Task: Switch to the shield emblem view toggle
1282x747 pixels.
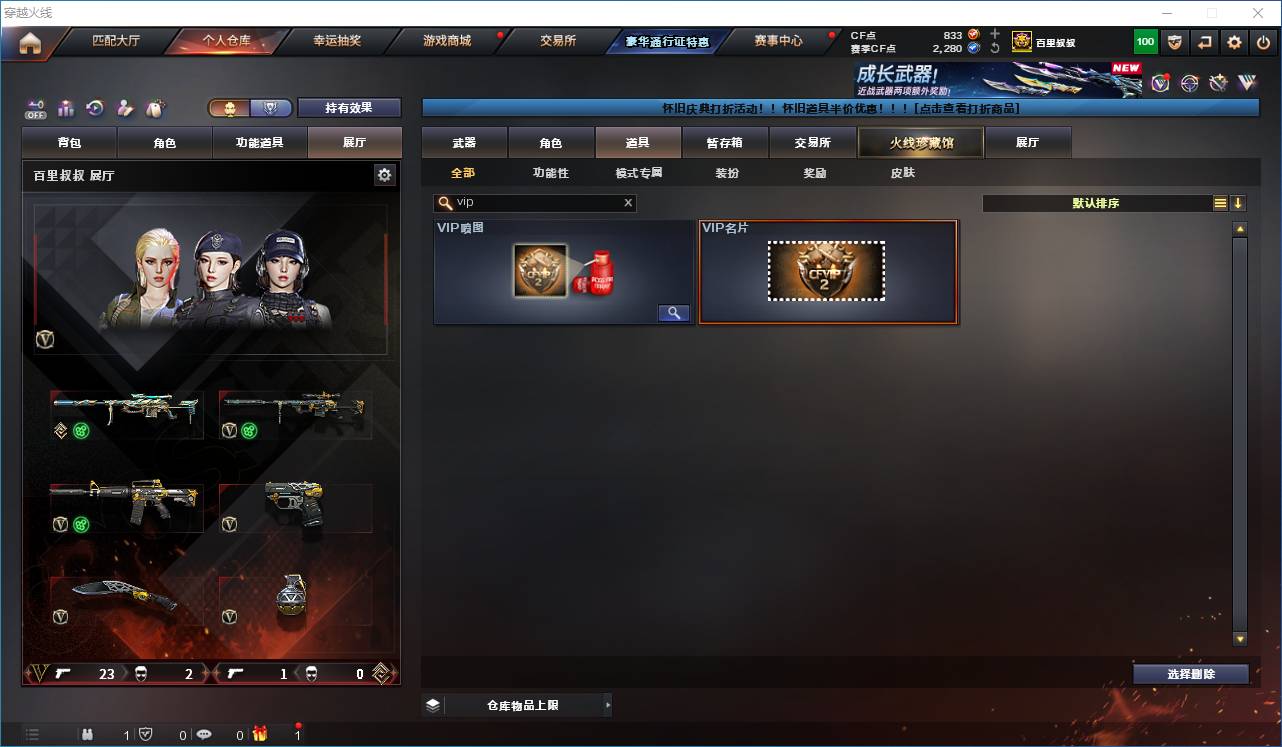Action: pyautogui.click(x=271, y=108)
